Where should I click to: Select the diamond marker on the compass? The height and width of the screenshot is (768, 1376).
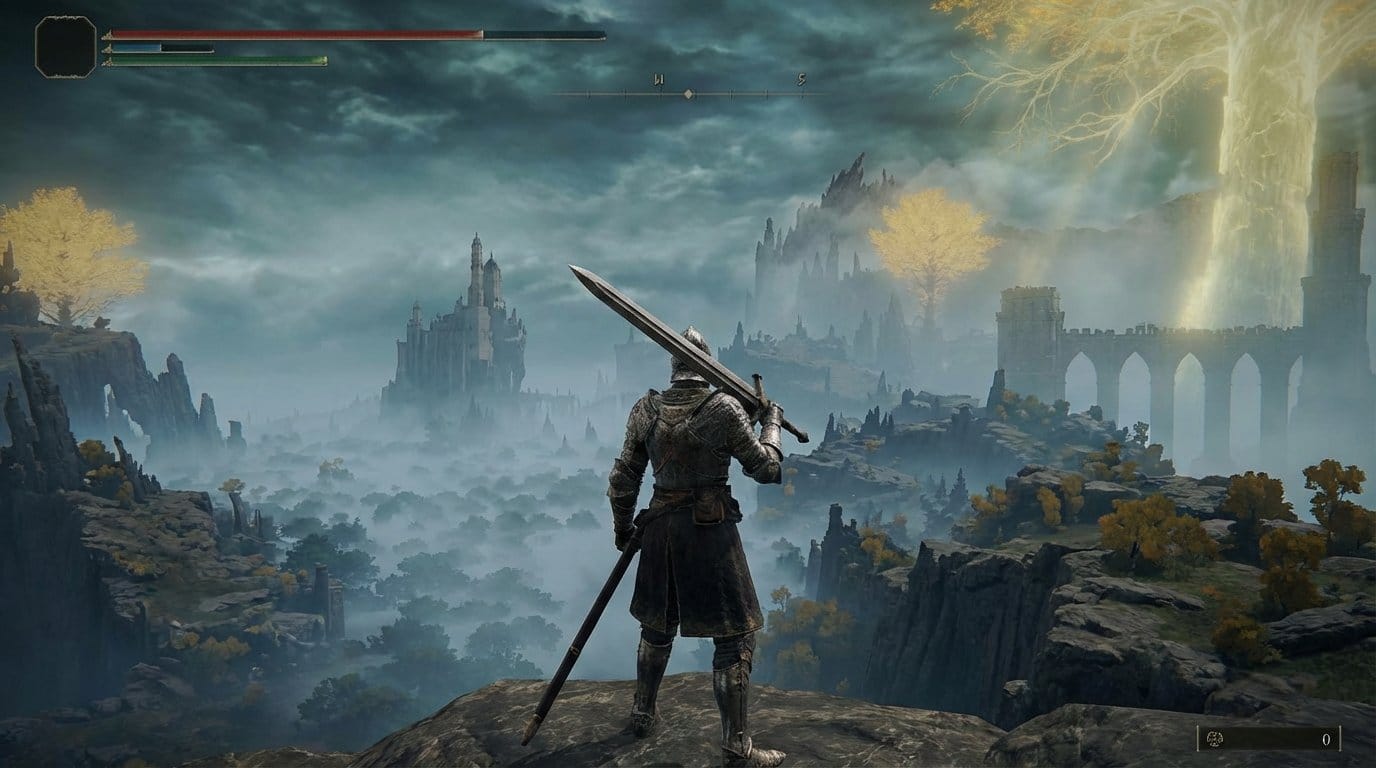click(688, 94)
